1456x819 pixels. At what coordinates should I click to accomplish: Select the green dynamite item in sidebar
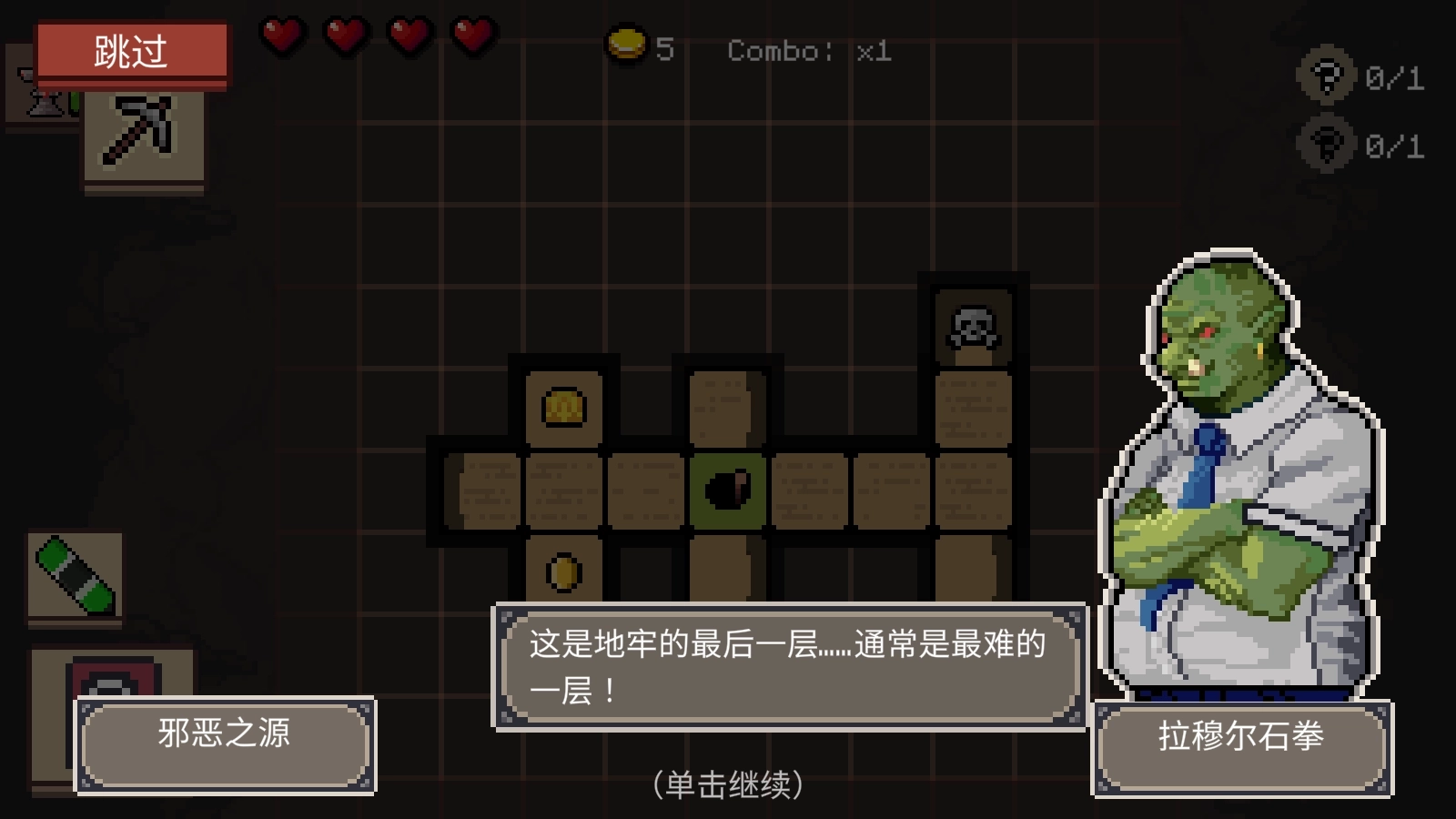75,575
